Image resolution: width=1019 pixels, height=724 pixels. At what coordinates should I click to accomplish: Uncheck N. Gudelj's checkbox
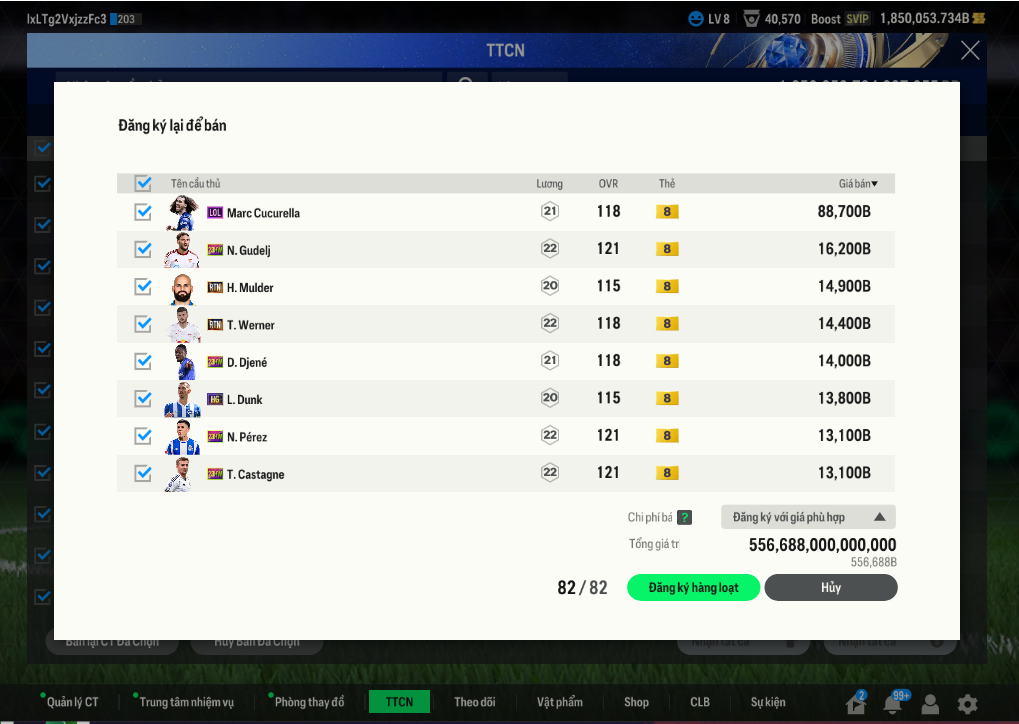coord(143,249)
